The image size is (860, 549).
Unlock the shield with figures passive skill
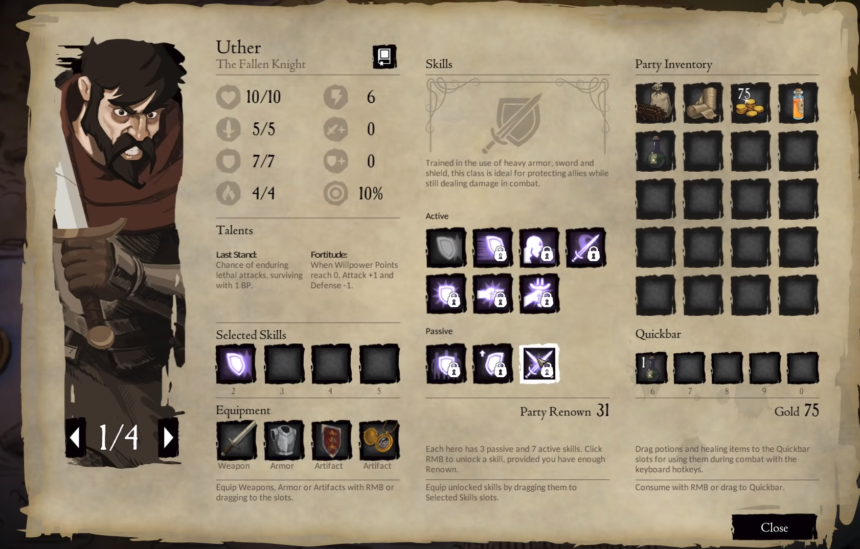point(446,363)
